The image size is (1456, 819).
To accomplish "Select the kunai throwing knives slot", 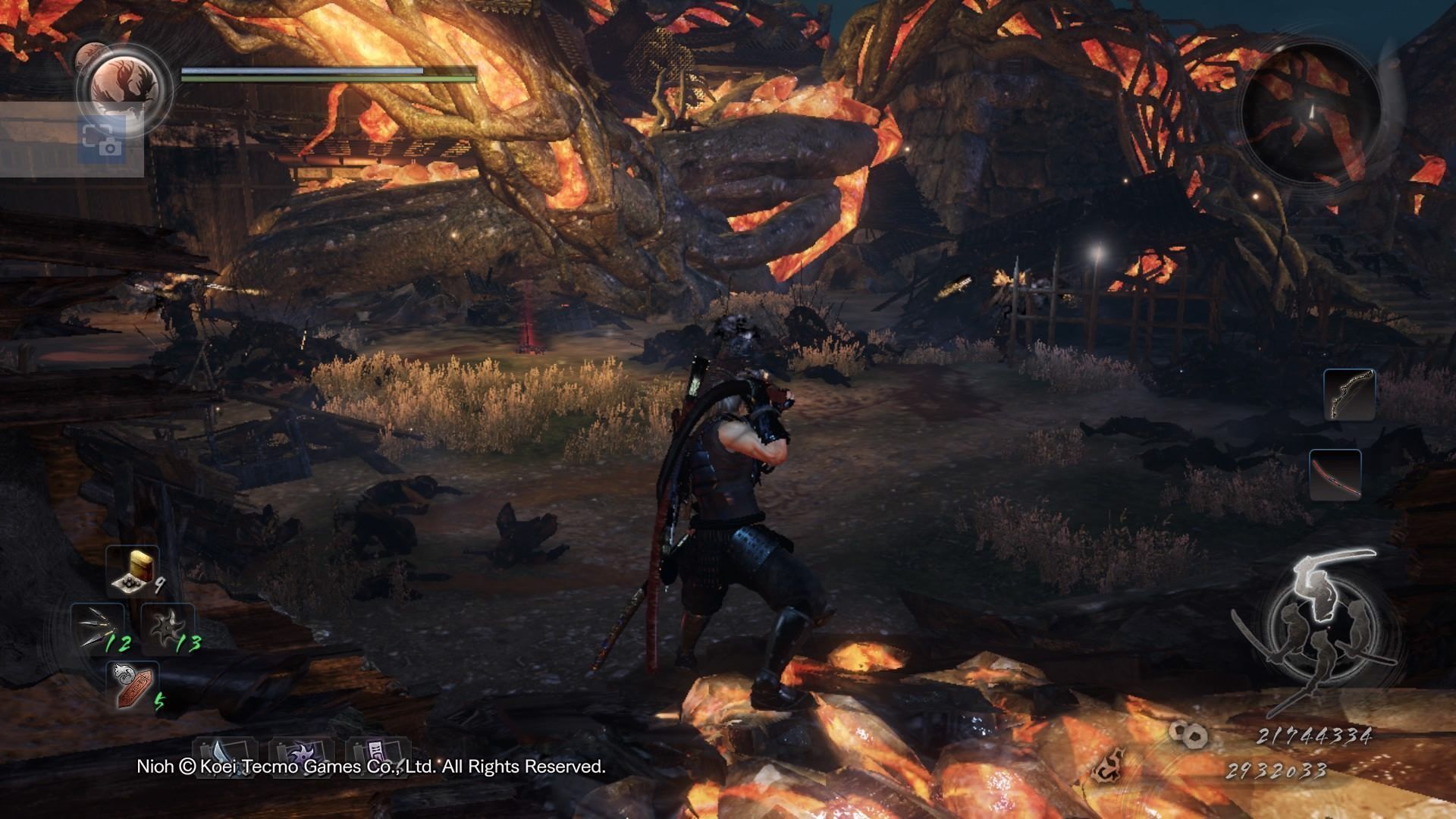I will click(x=99, y=628).
